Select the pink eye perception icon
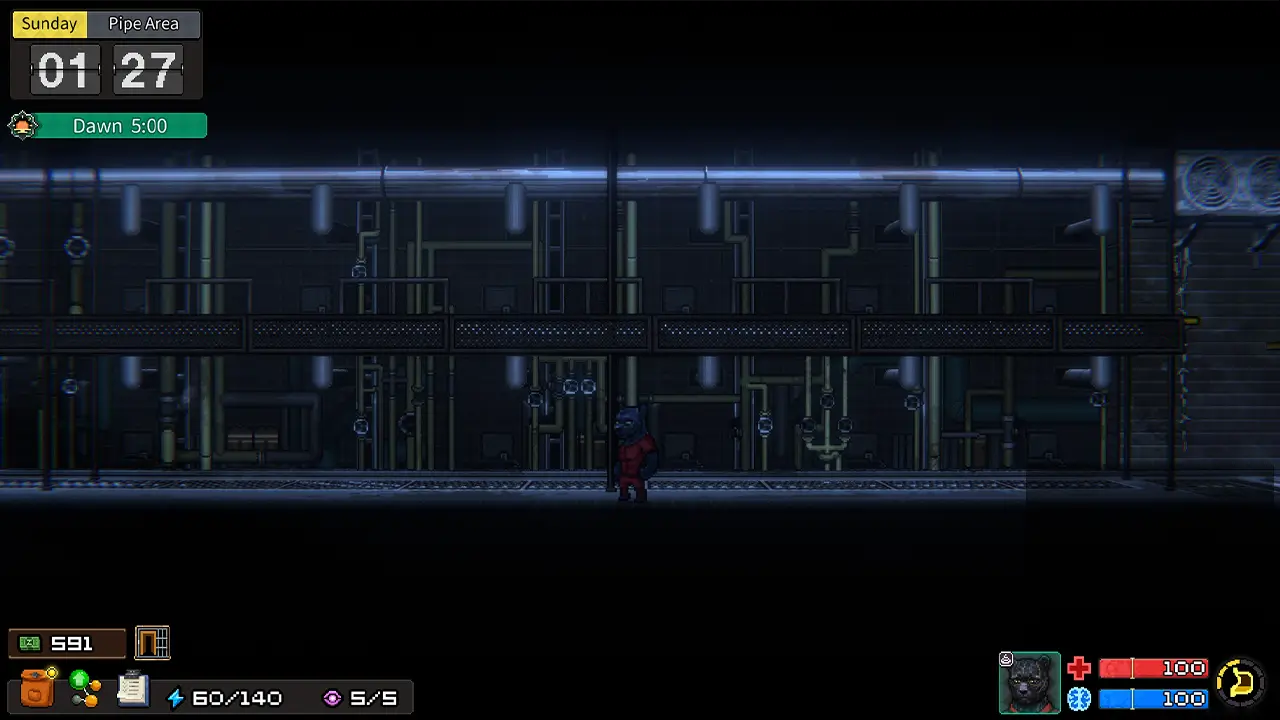 332,697
